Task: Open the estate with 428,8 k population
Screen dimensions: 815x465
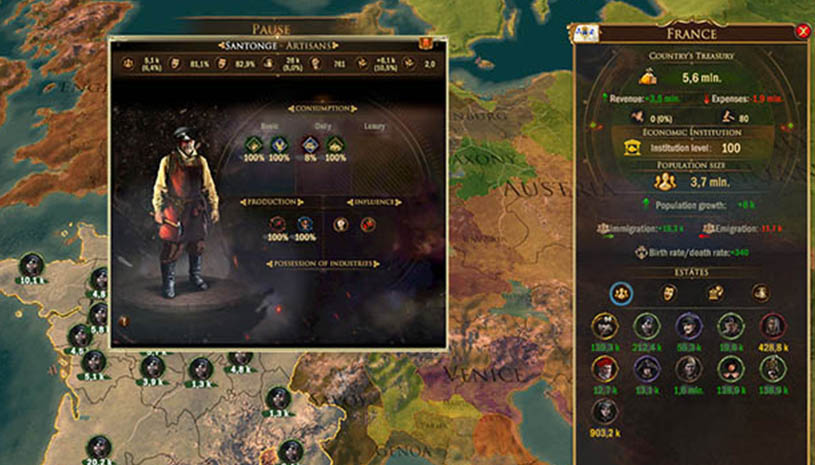Action: click(771, 326)
